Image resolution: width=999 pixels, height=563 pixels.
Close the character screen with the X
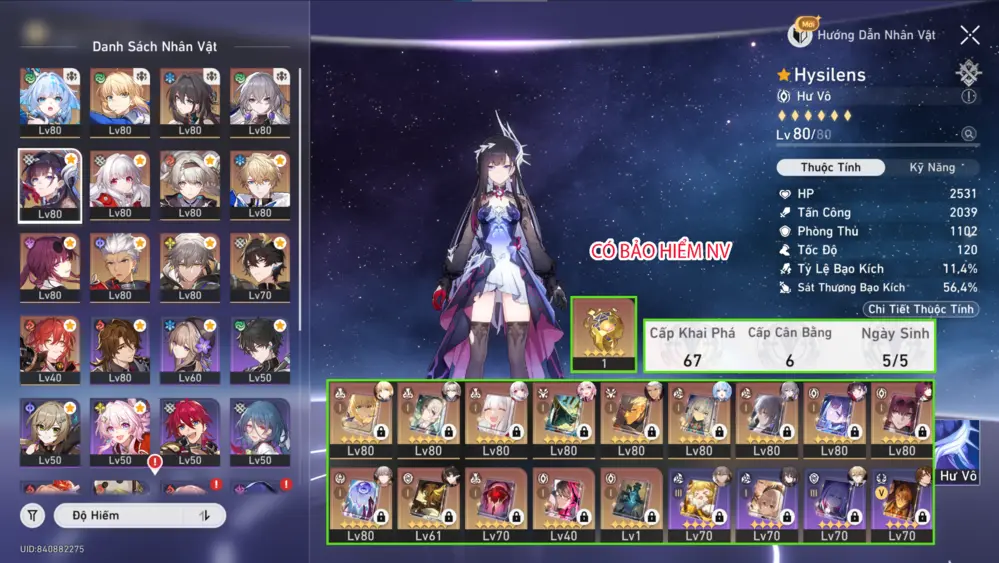point(970,36)
